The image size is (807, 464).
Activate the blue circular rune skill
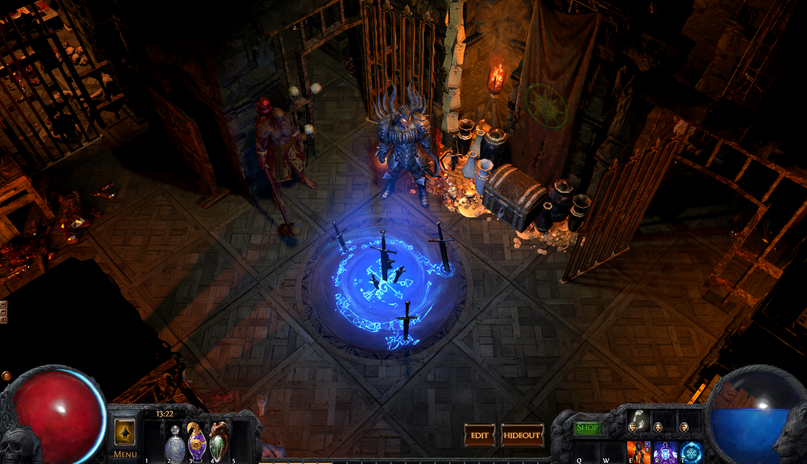click(689, 452)
